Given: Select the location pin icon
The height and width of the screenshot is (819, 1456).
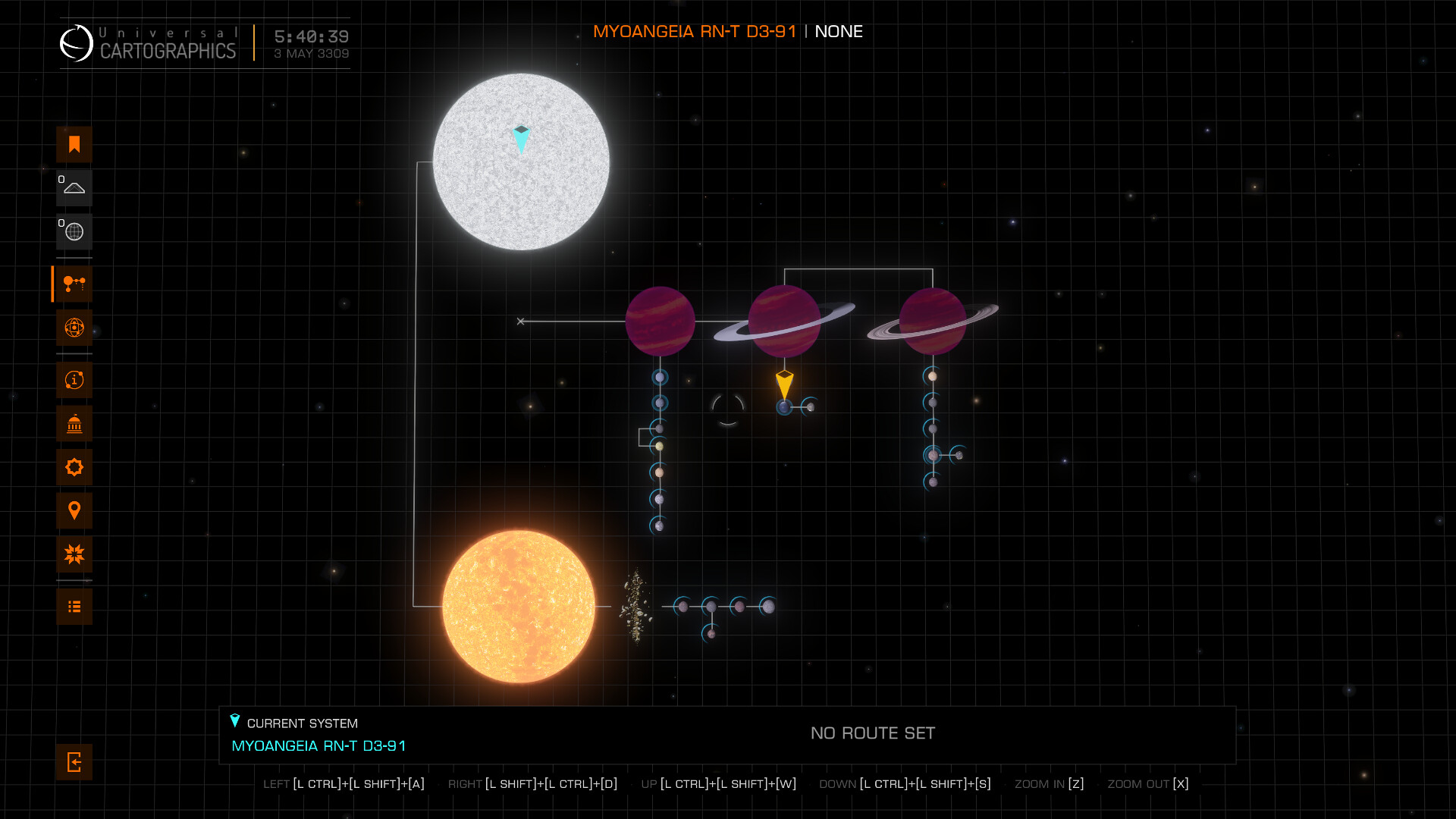Looking at the screenshot, I should [x=74, y=510].
